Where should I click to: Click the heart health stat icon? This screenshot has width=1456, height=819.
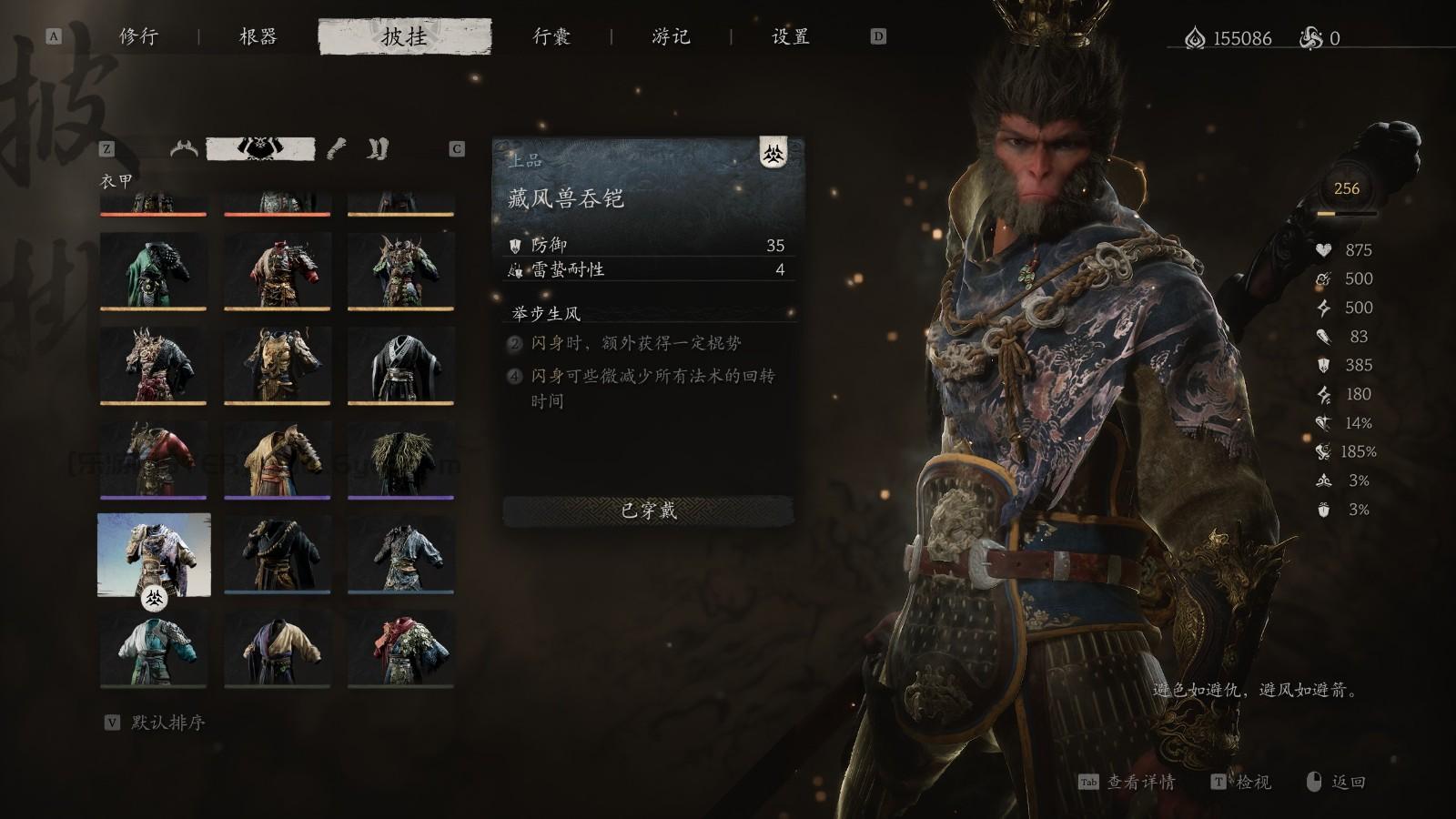click(1323, 249)
